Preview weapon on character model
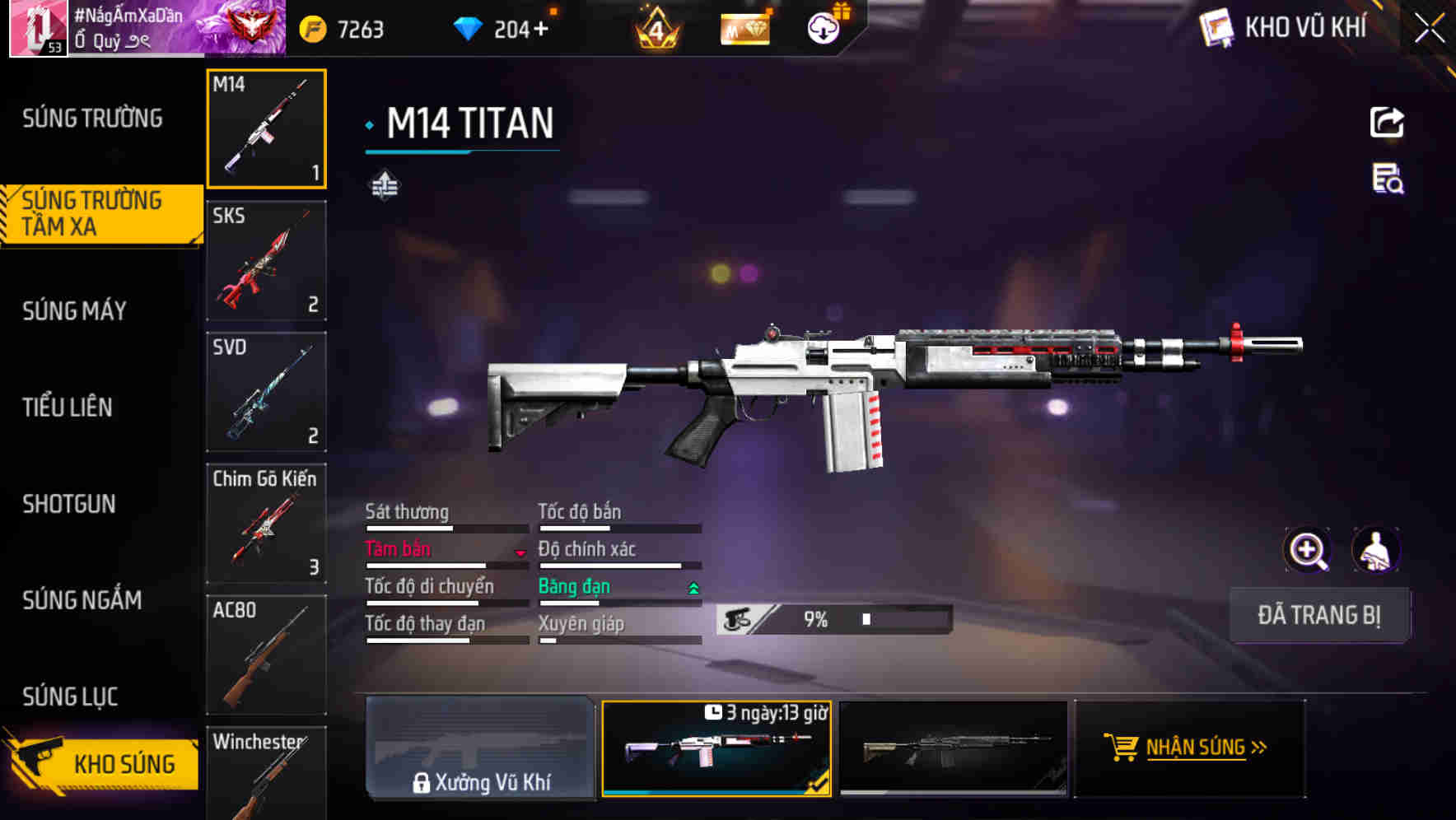1456x820 pixels. tap(1375, 550)
